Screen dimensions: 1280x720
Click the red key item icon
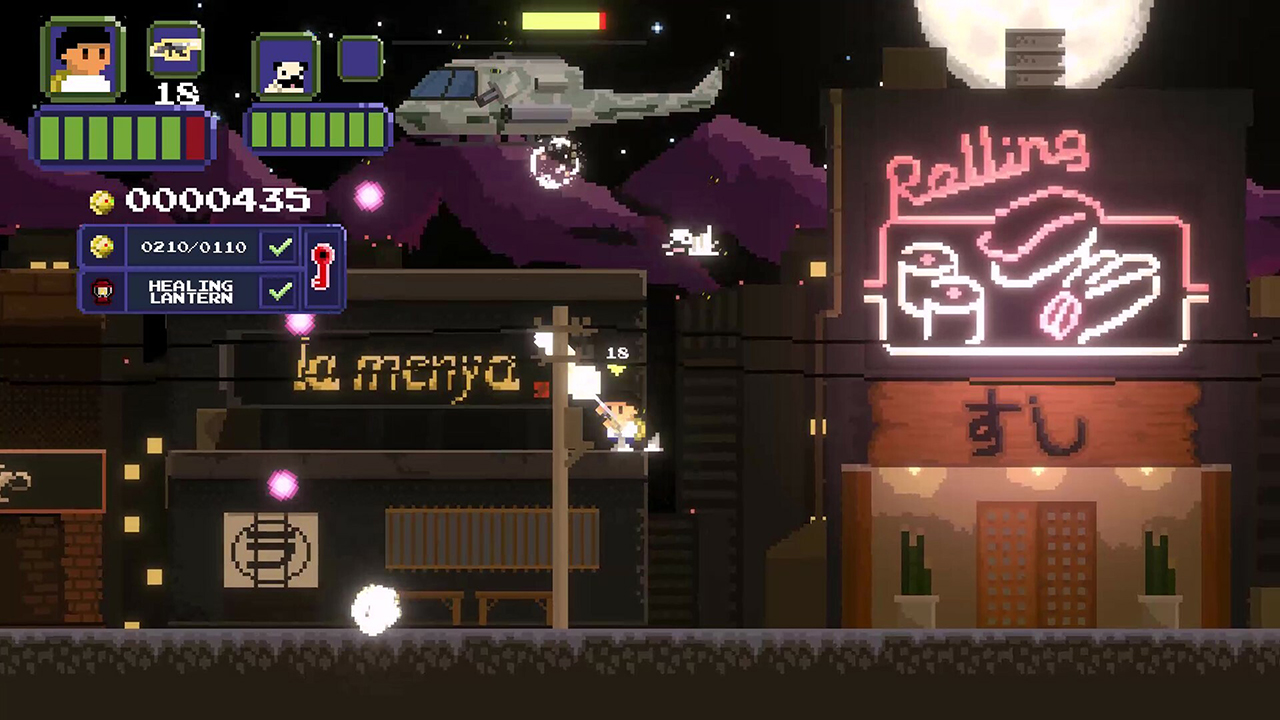322,265
